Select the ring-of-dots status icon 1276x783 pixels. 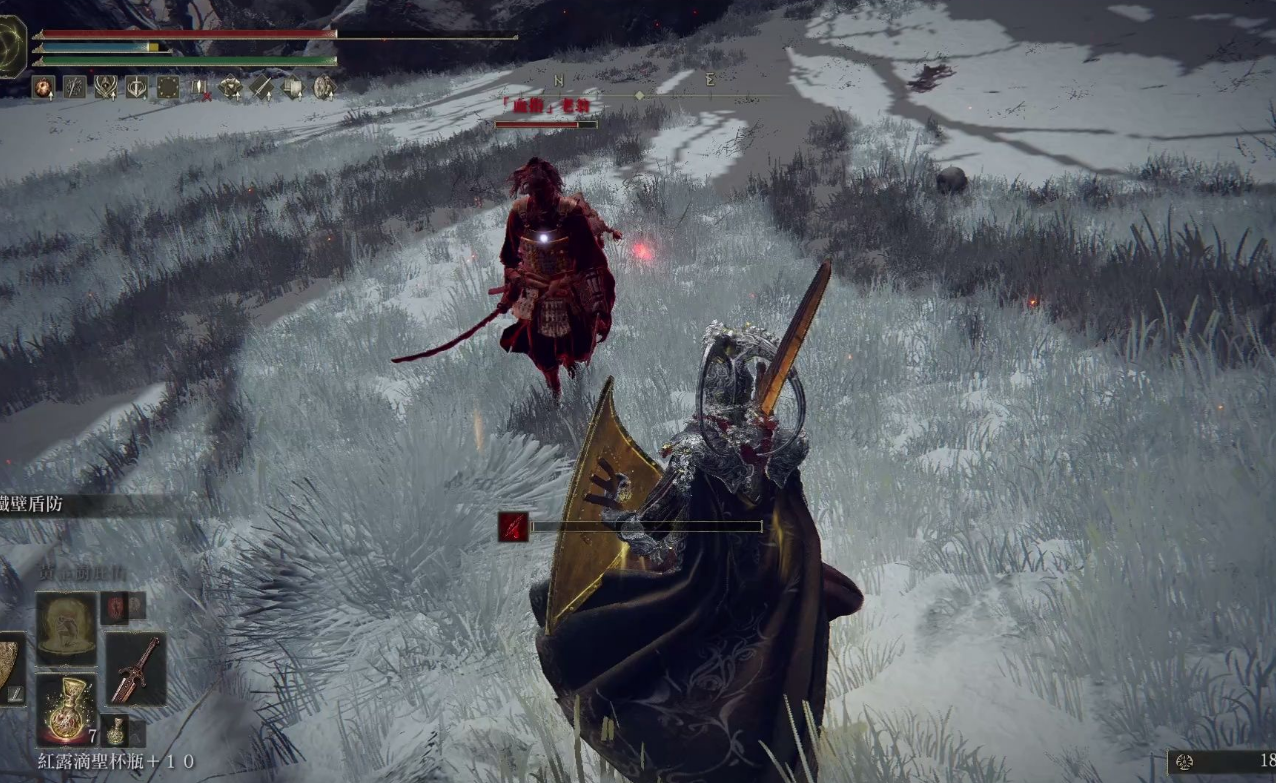(x=168, y=87)
